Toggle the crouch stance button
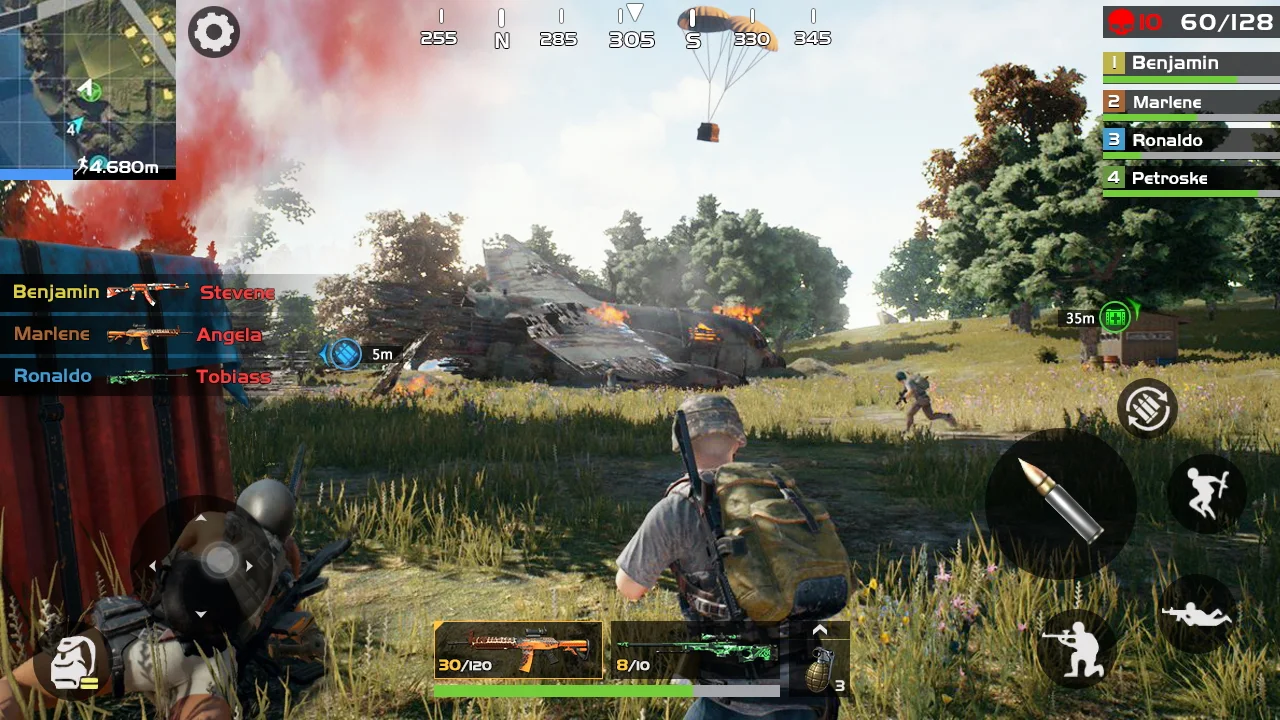Viewport: 1280px width, 720px height. pos(1075,648)
